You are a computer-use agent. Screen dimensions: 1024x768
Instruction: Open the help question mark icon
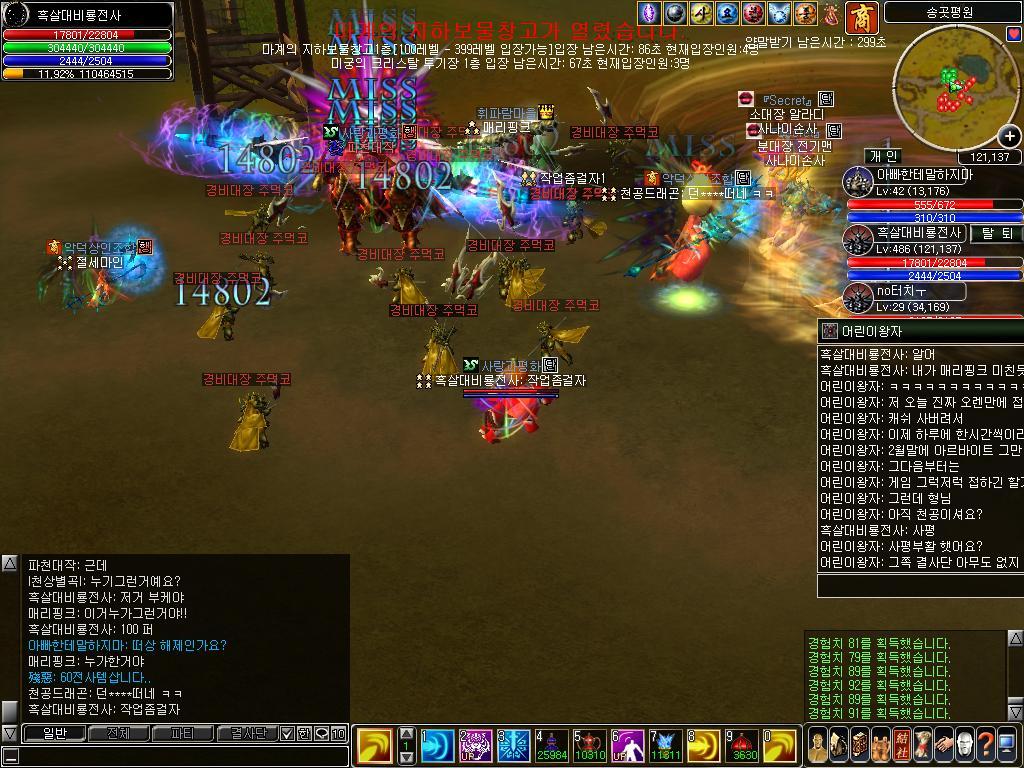pos(985,745)
